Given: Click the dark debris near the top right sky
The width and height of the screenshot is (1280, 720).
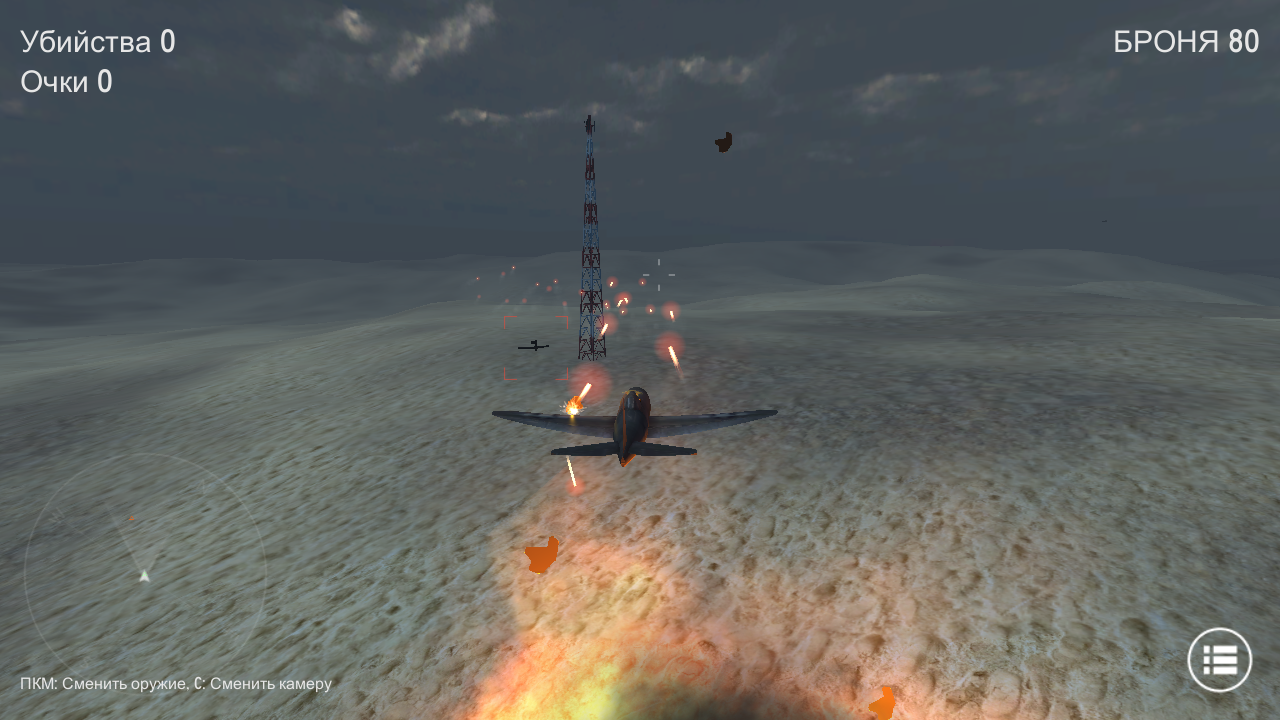Looking at the screenshot, I should point(722,141).
